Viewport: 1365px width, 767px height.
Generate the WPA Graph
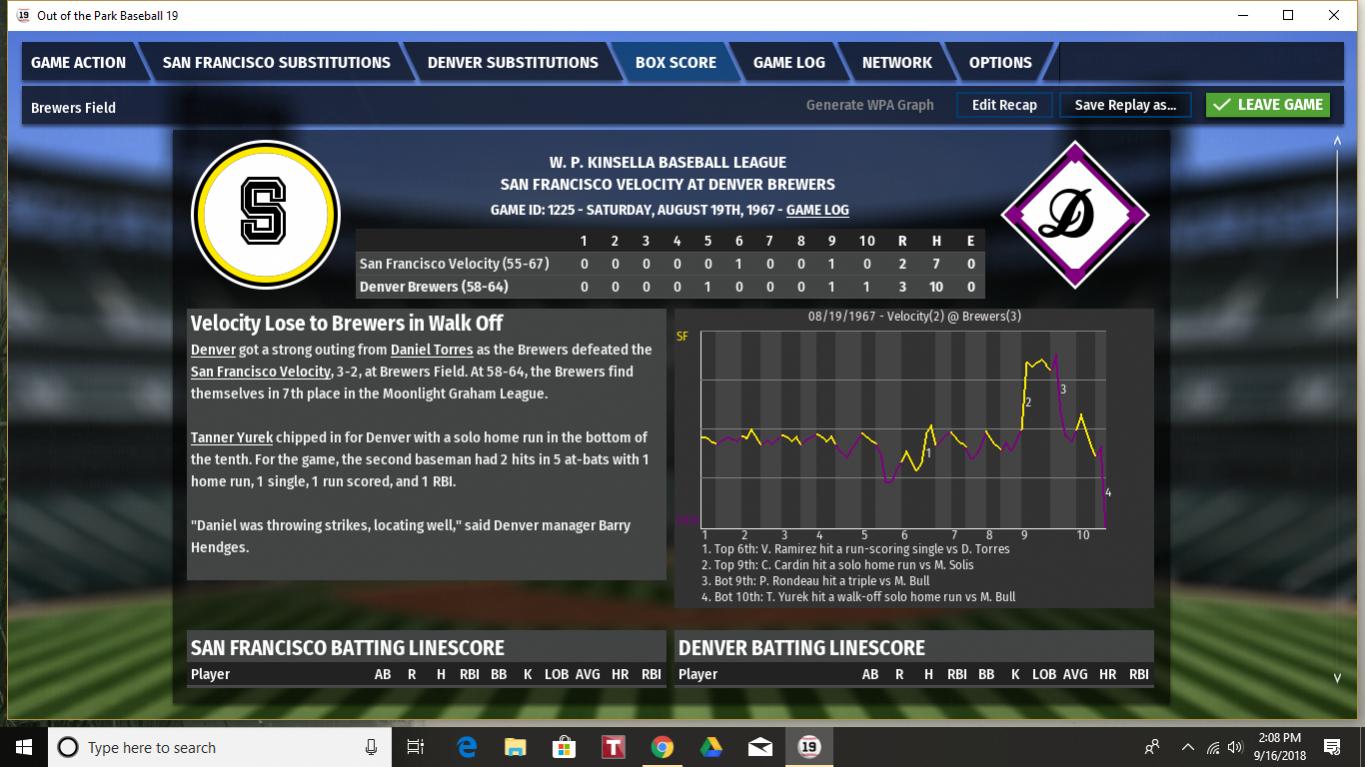(870, 105)
